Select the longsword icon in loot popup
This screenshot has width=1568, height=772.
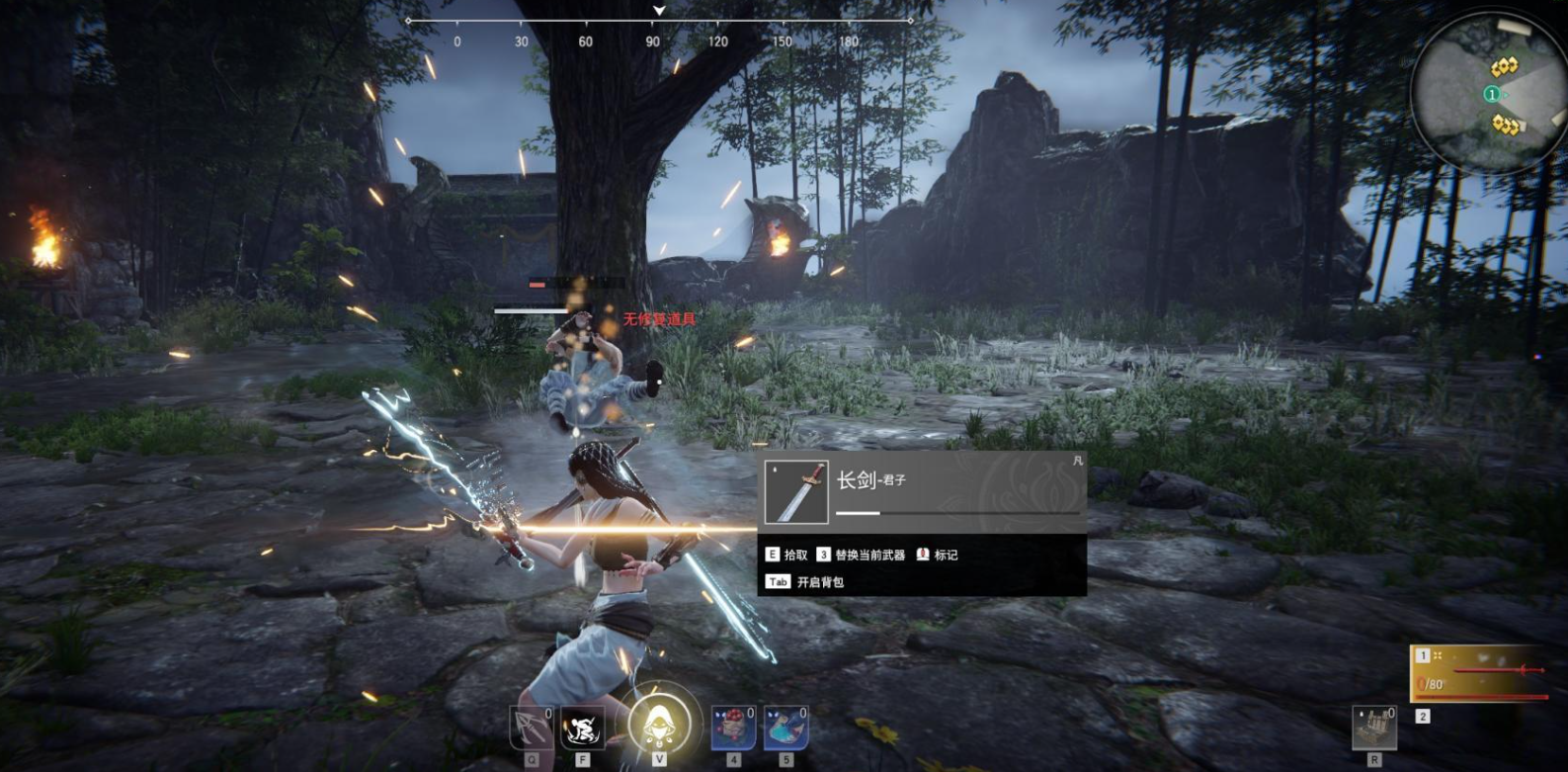795,491
